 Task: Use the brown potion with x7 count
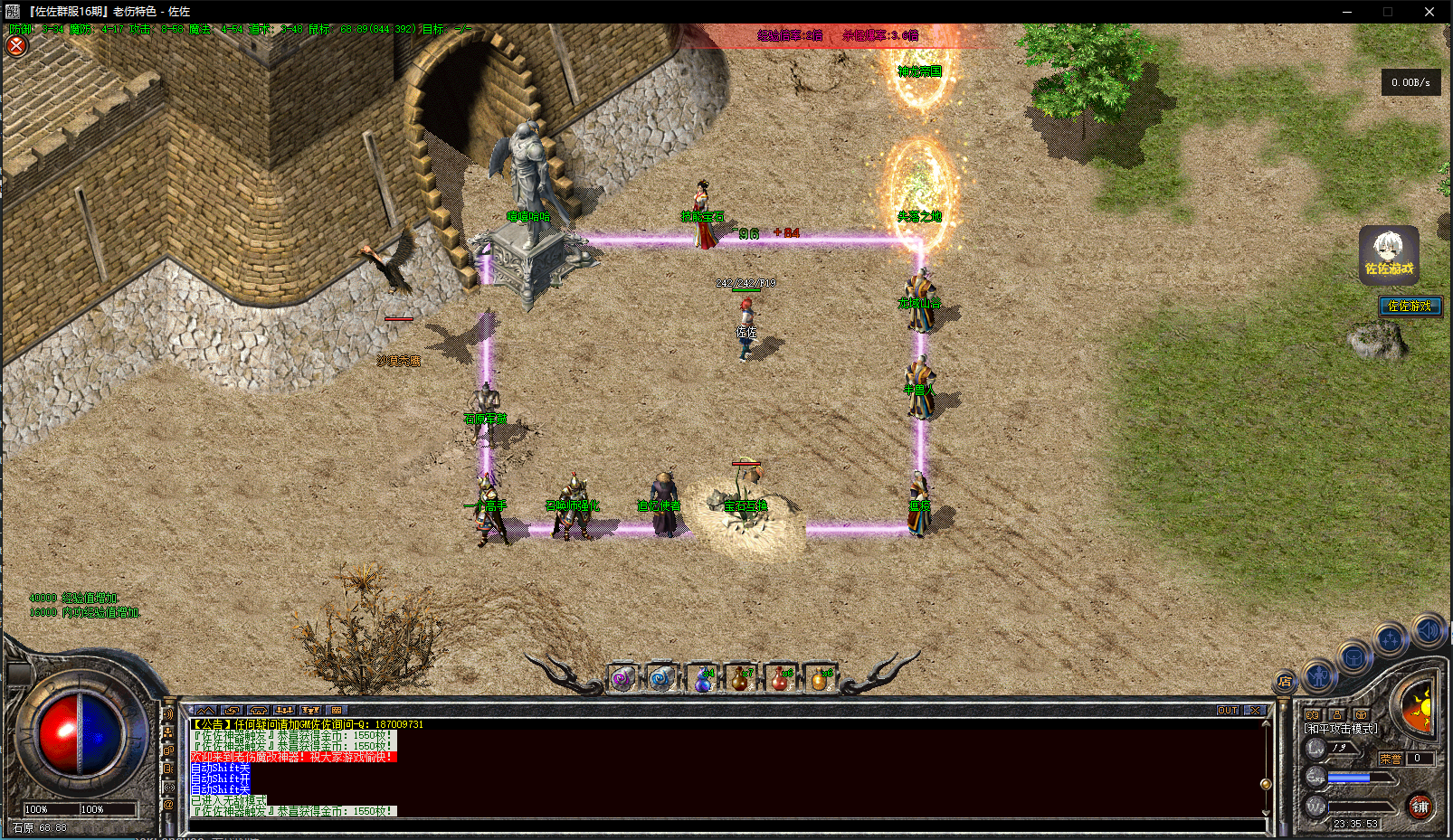point(741,680)
